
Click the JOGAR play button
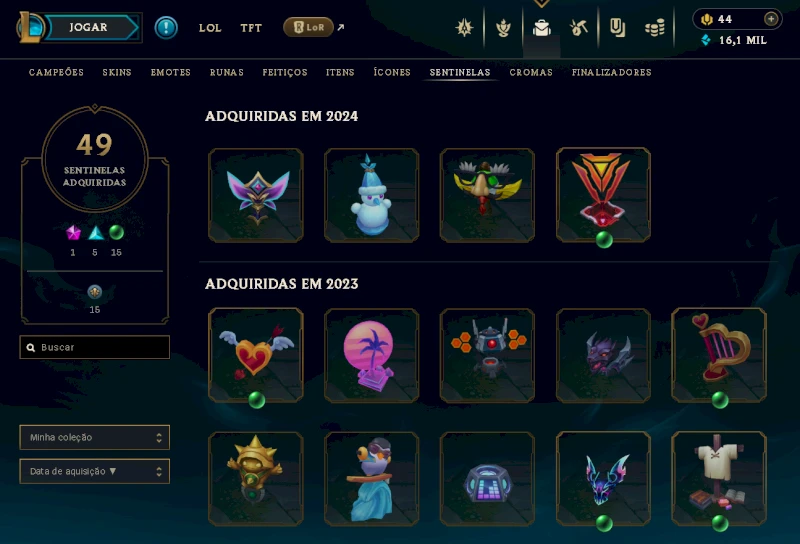click(x=89, y=27)
